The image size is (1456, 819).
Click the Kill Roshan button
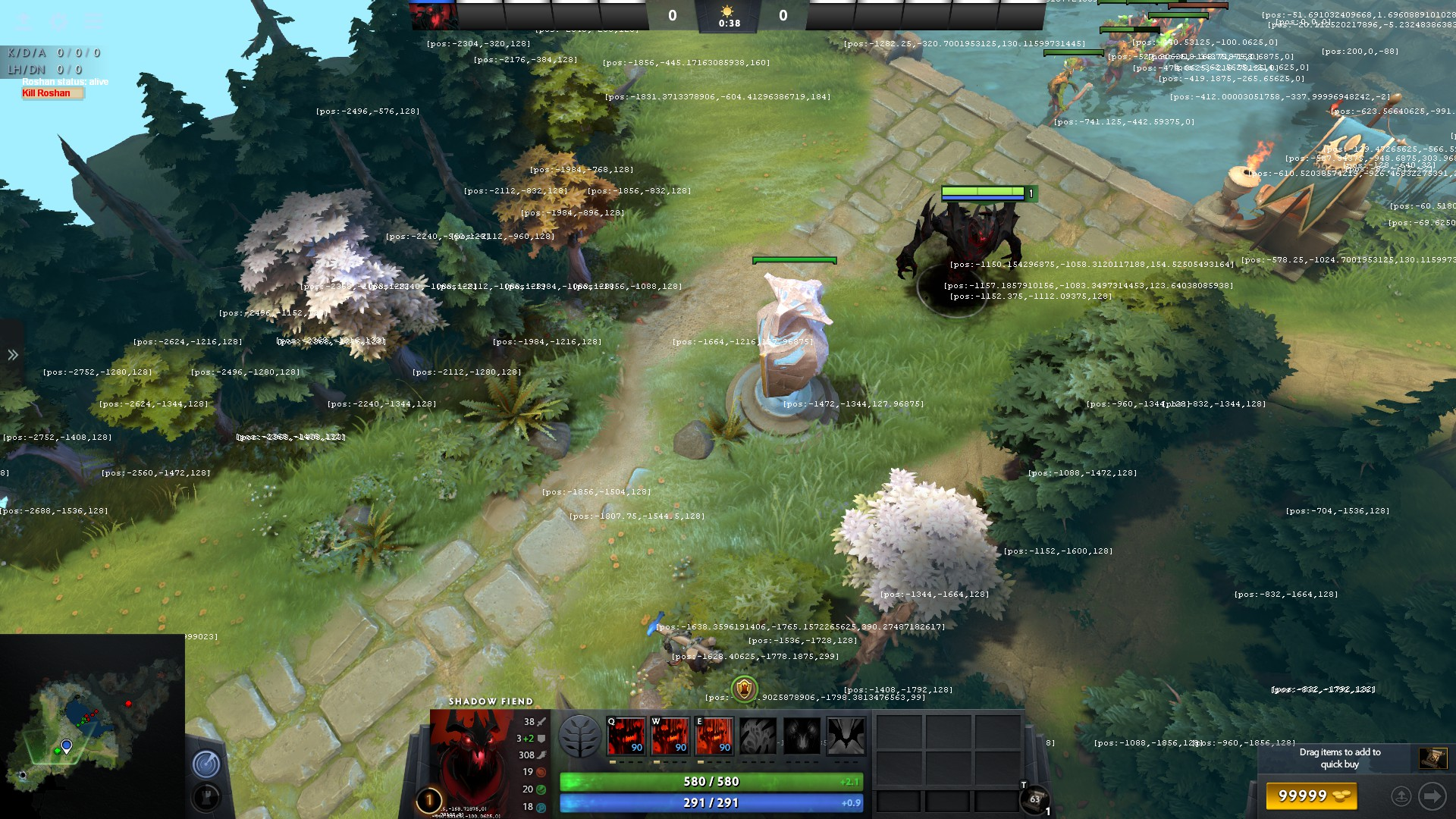point(51,93)
